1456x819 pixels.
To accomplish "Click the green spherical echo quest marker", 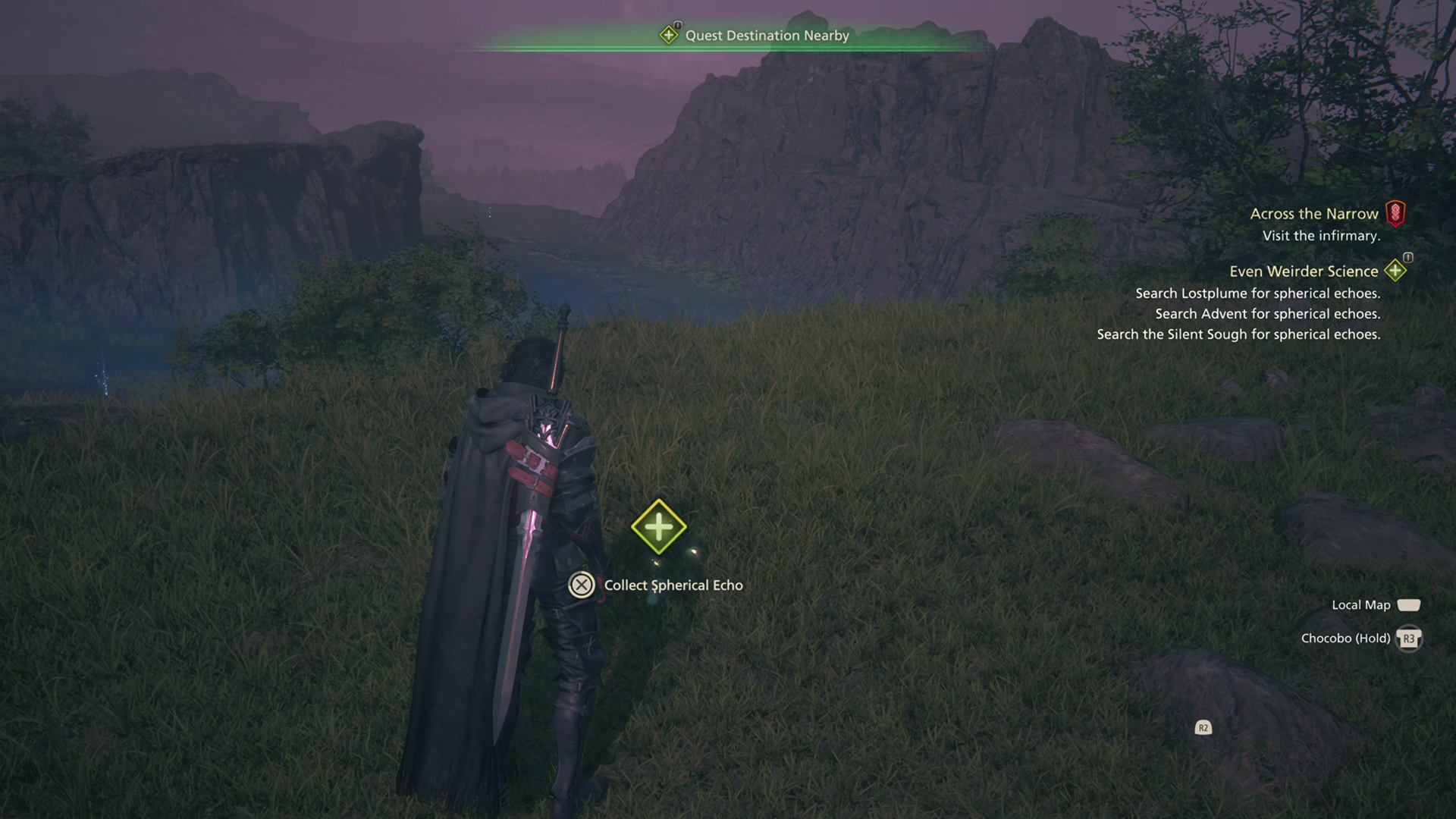I will (x=658, y=526).
